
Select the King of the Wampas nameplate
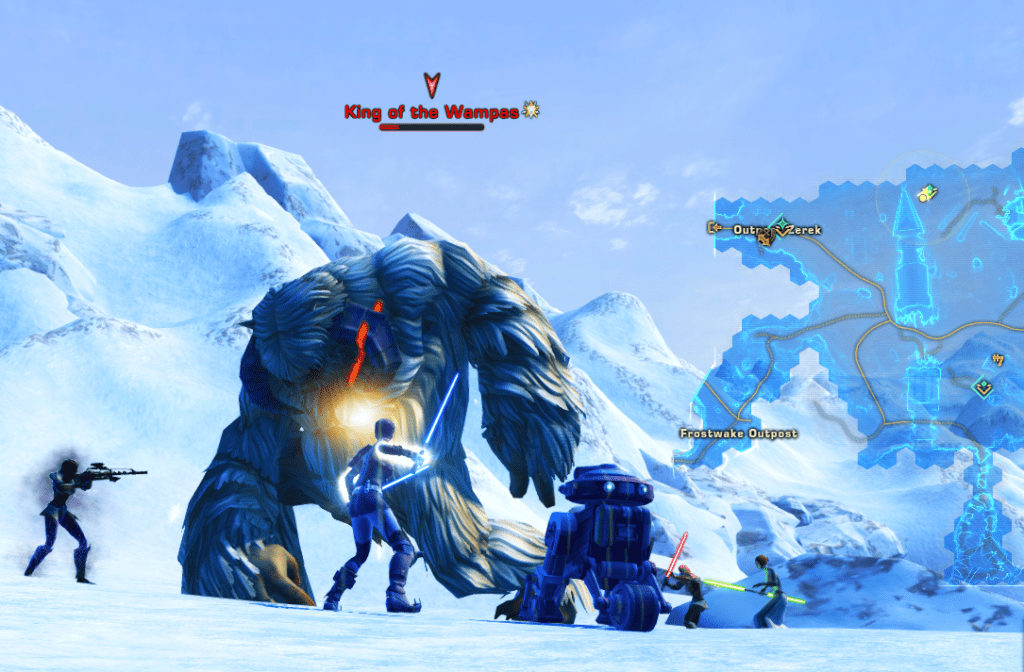tap(431, 112)
